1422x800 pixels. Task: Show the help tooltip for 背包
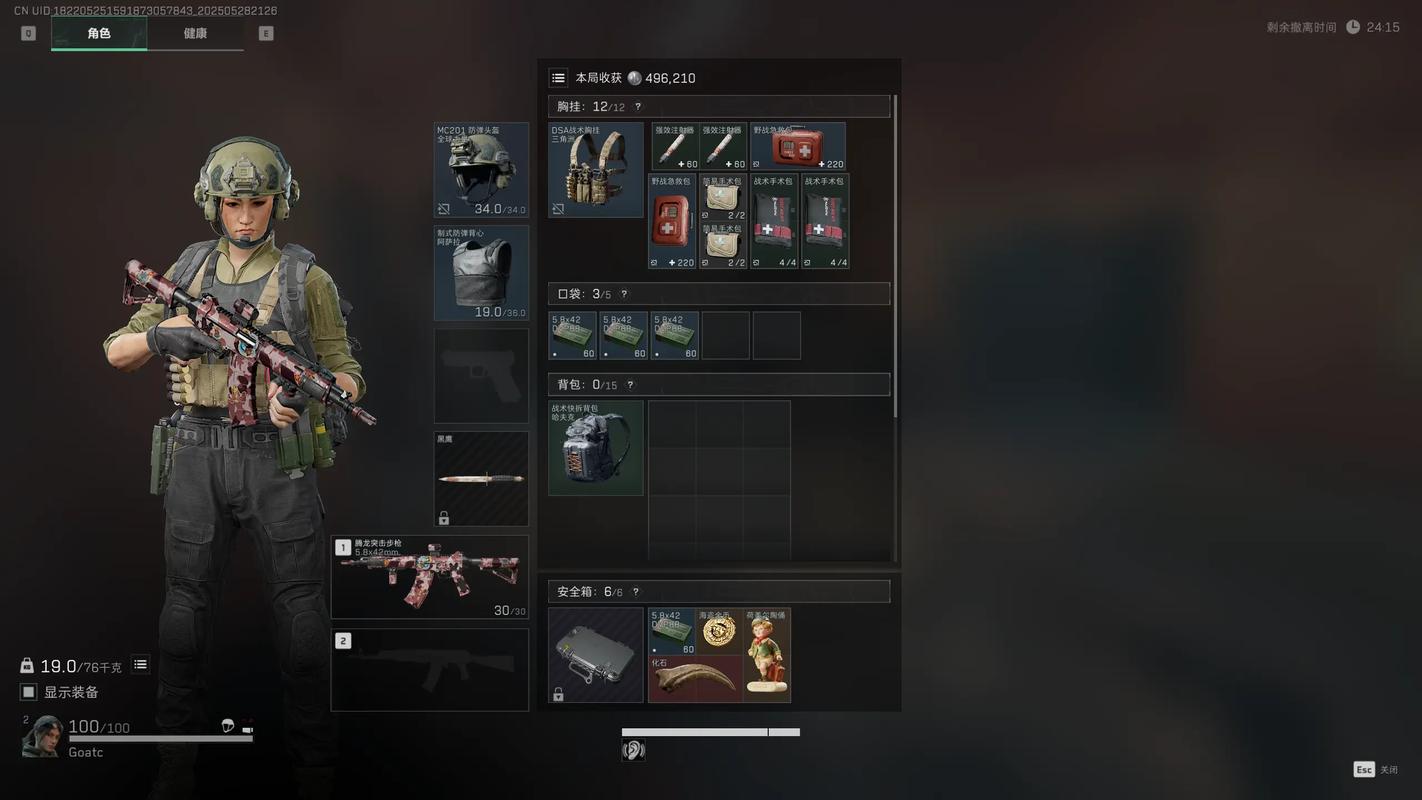pyautogui.click(x=630, y=385)
